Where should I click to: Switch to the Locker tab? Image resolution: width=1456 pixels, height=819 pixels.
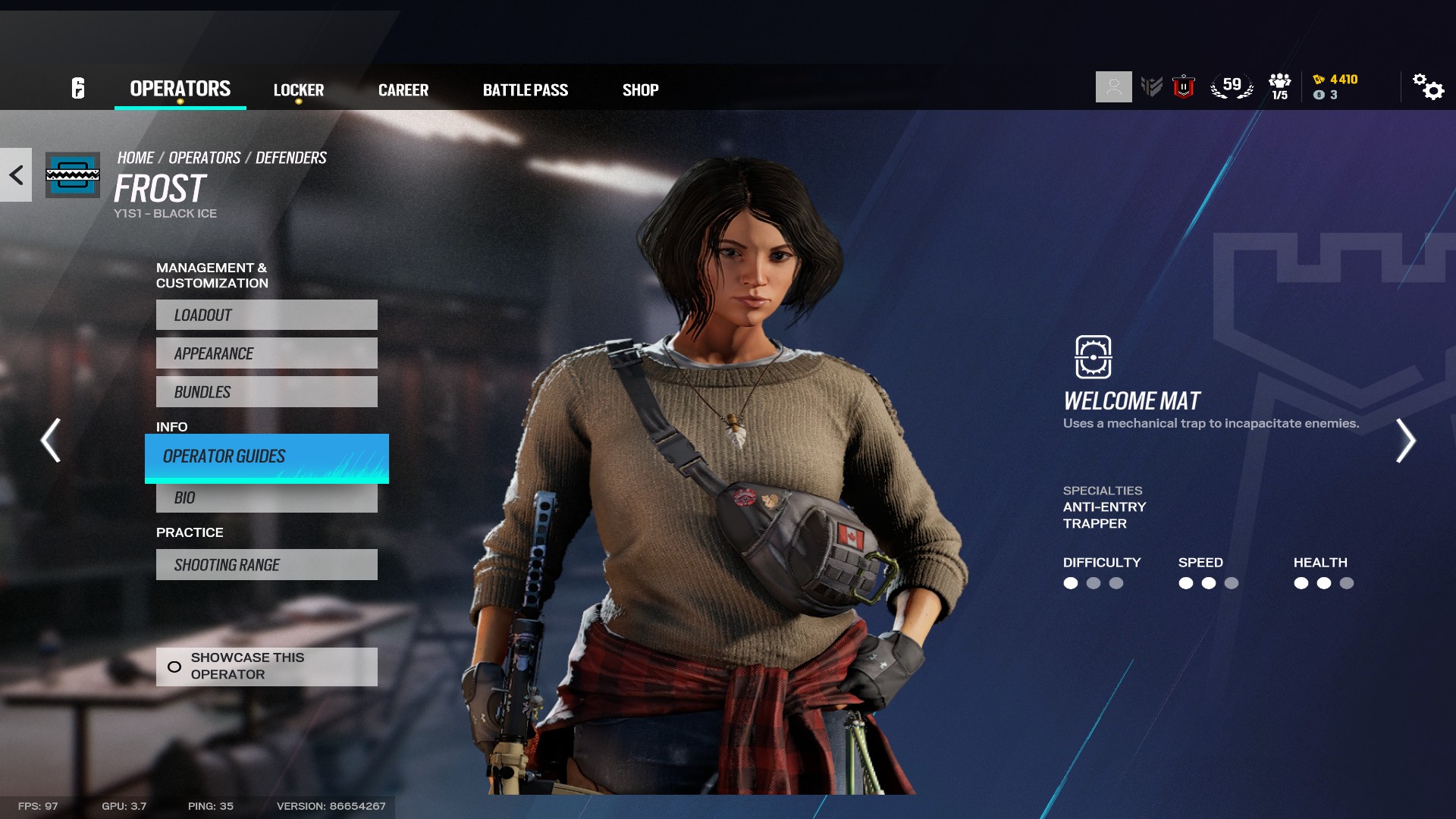tap(298, 90)
